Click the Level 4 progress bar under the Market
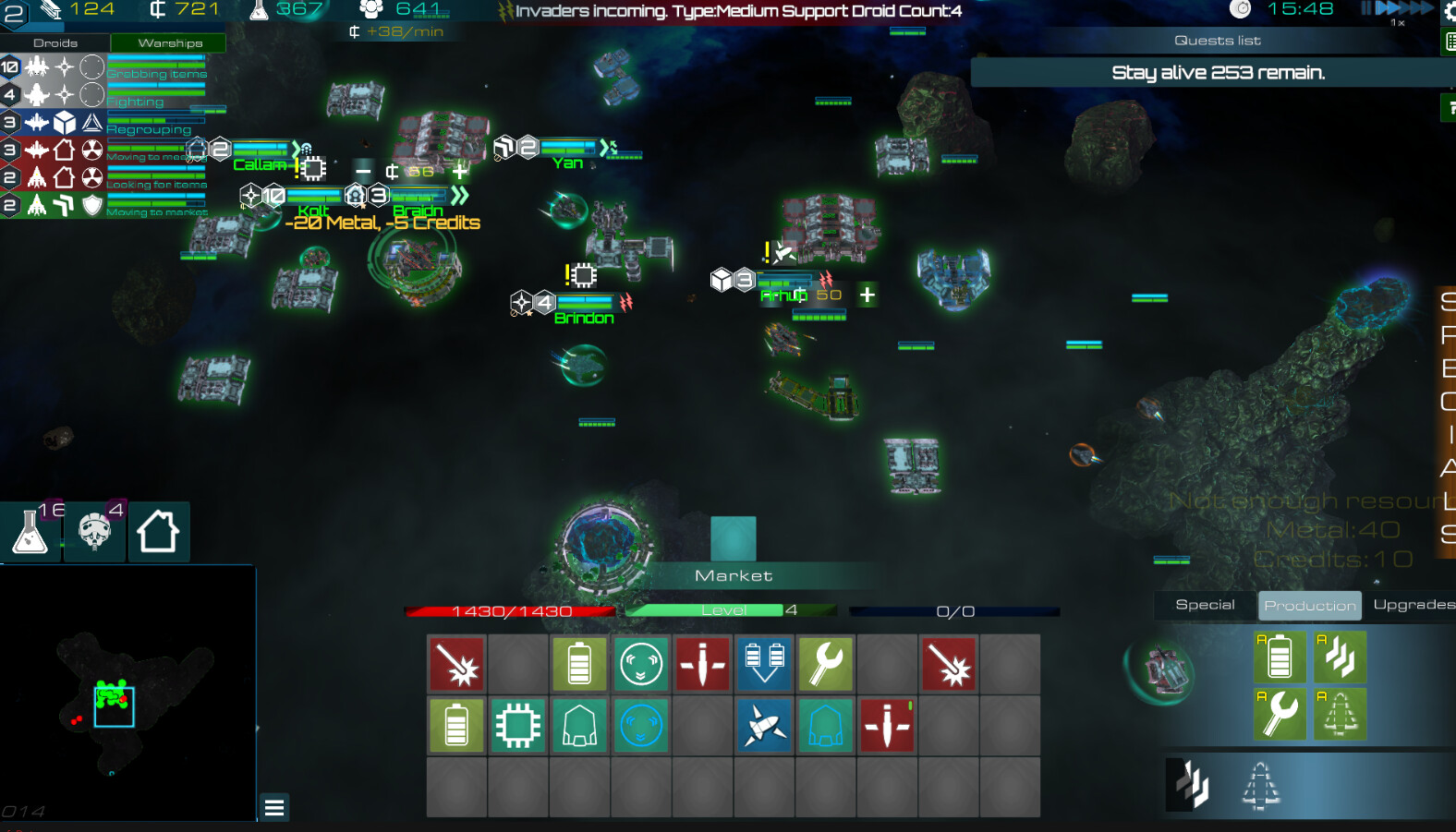Viewport: 1456px width, 832px height. click(729, 609)
